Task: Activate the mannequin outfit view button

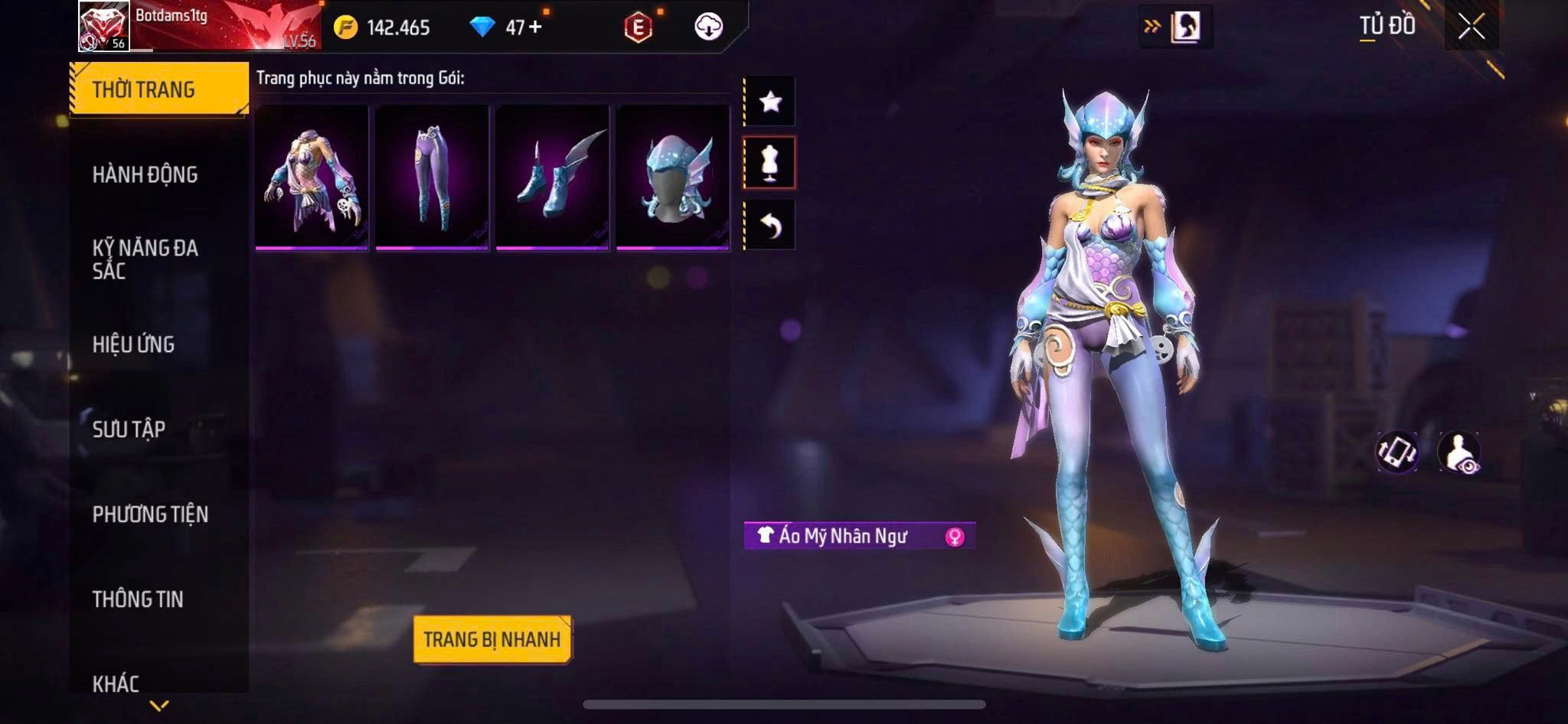Action: point(770,162)
